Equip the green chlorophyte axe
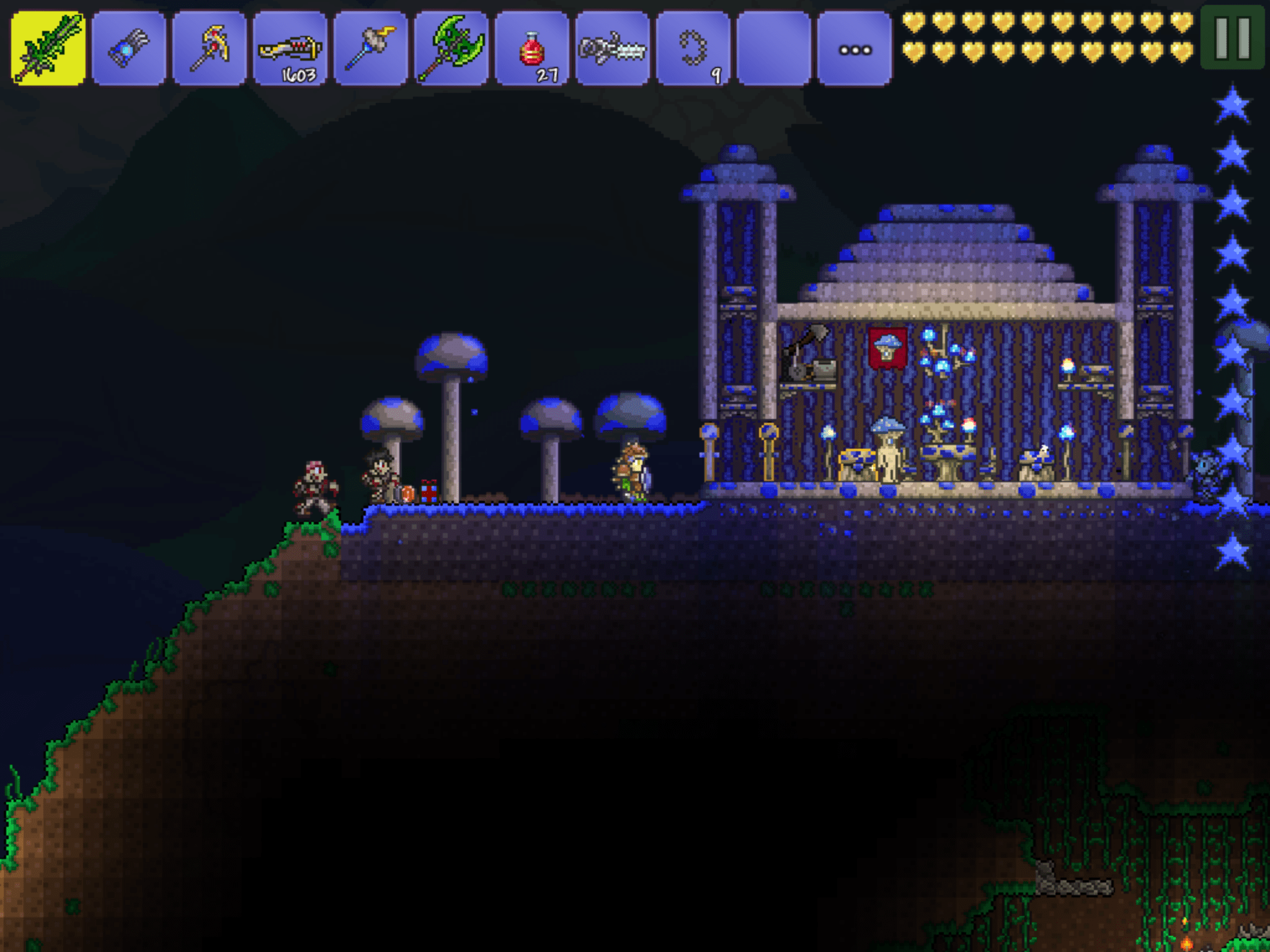1270x952 pixels. (455, 45)
